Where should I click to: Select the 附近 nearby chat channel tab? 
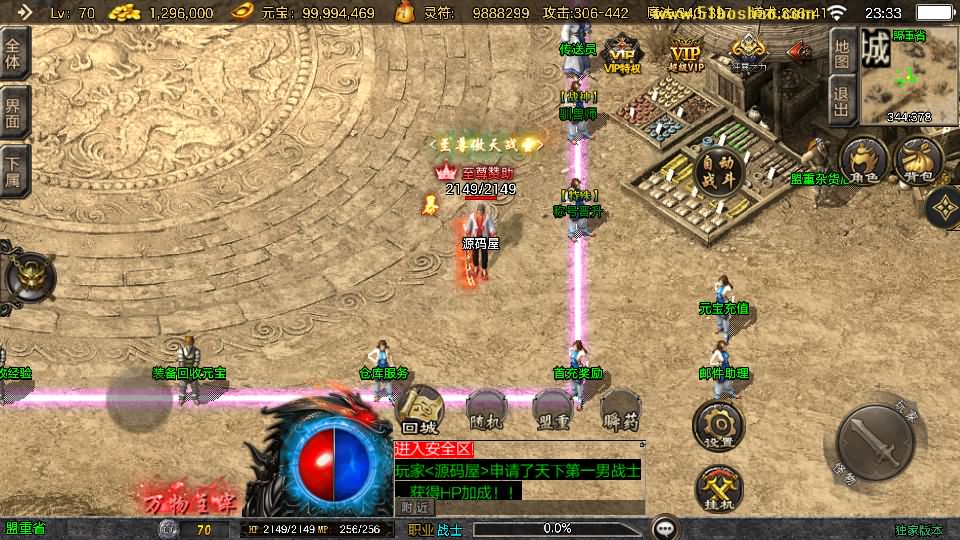415,508
